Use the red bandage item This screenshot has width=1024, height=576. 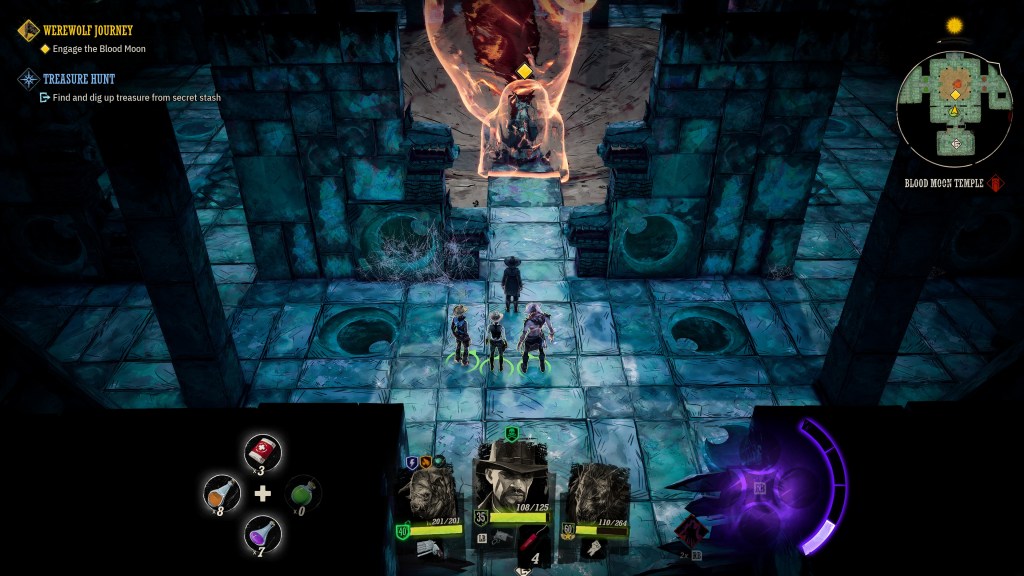coord(262,452)
